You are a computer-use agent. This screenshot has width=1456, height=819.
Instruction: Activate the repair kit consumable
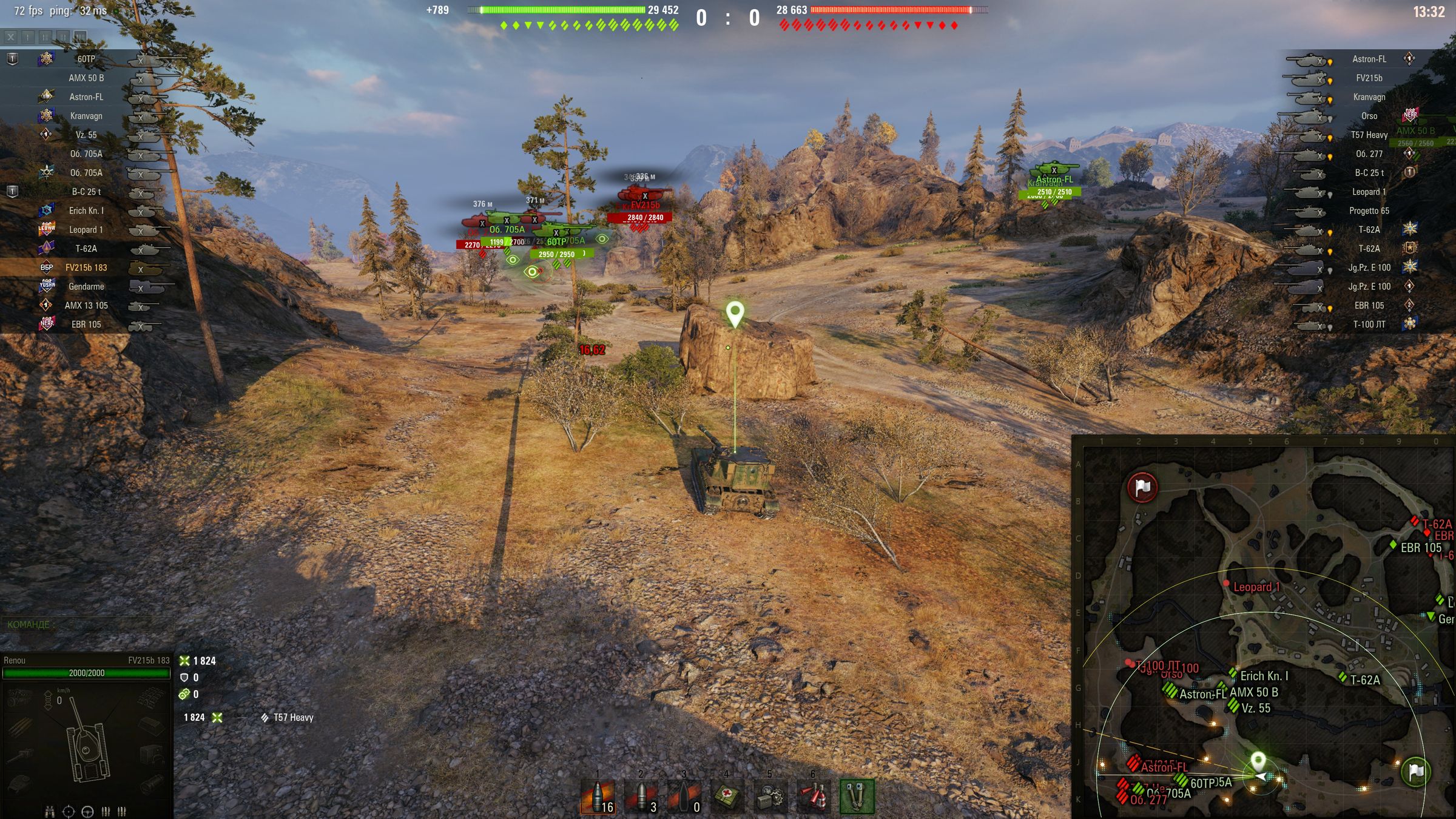pos(770,796)
